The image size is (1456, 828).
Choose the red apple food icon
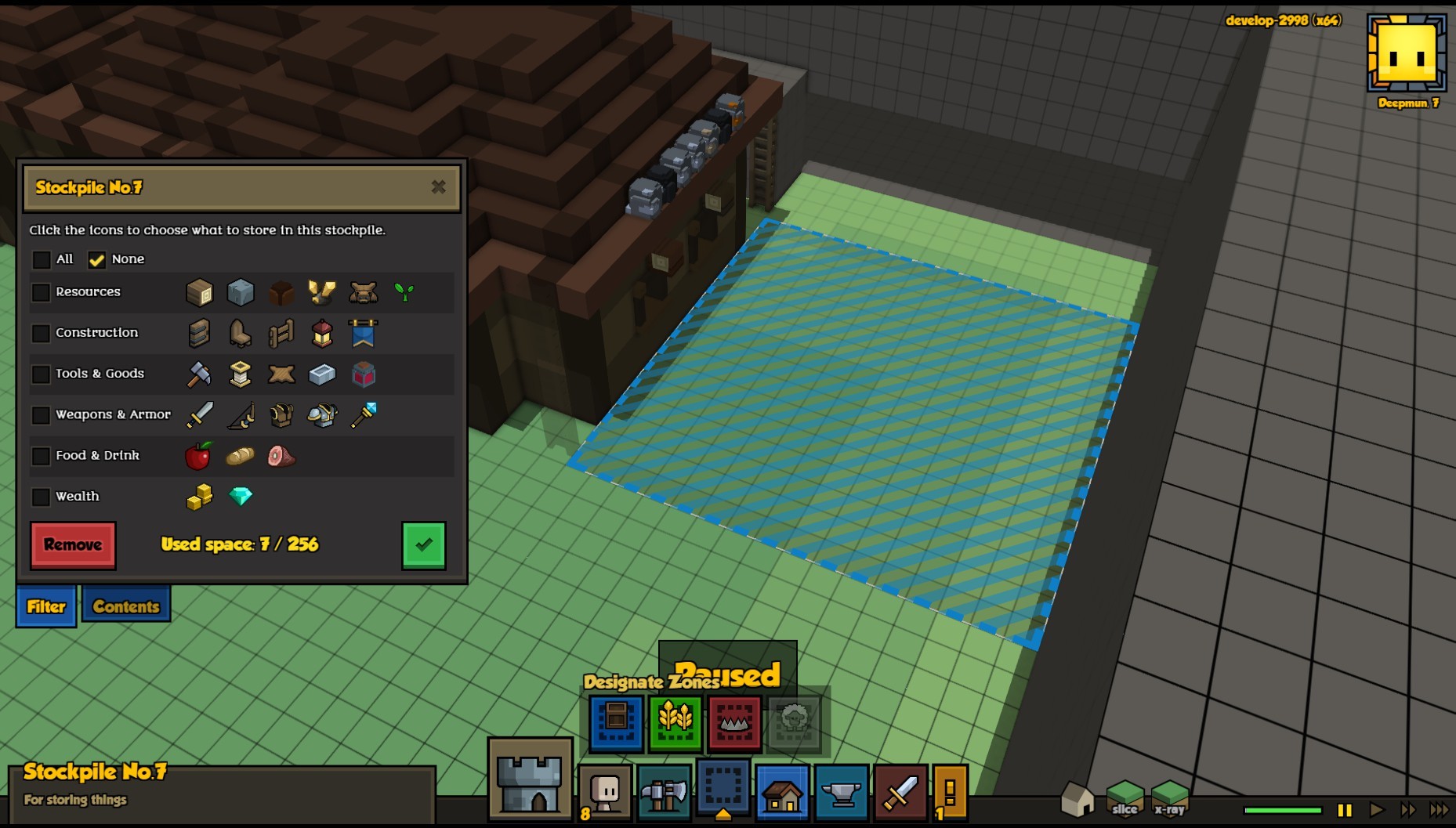click(x=198, y=456)
